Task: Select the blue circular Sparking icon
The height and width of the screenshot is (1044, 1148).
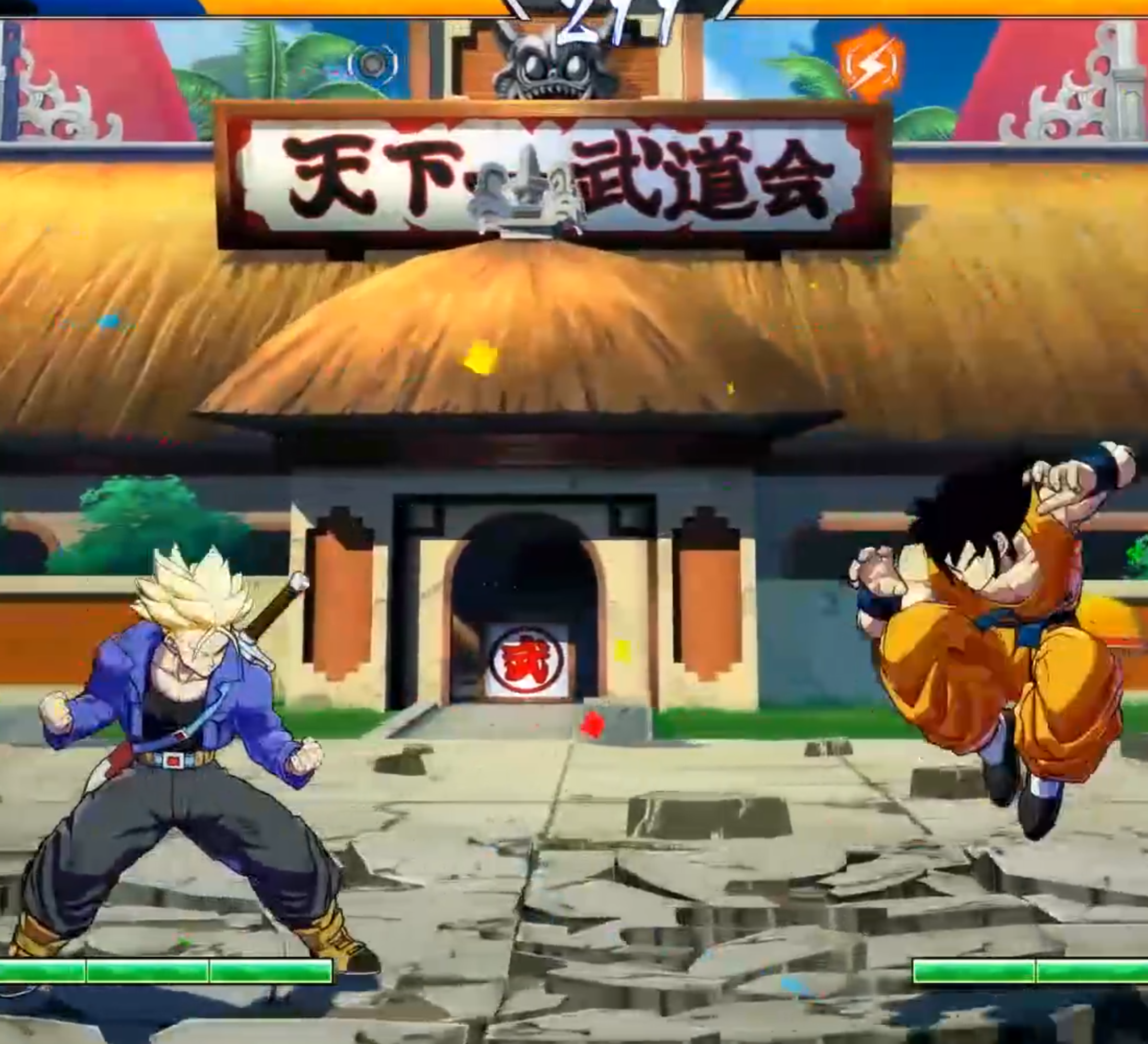Action: click(373, 63)
